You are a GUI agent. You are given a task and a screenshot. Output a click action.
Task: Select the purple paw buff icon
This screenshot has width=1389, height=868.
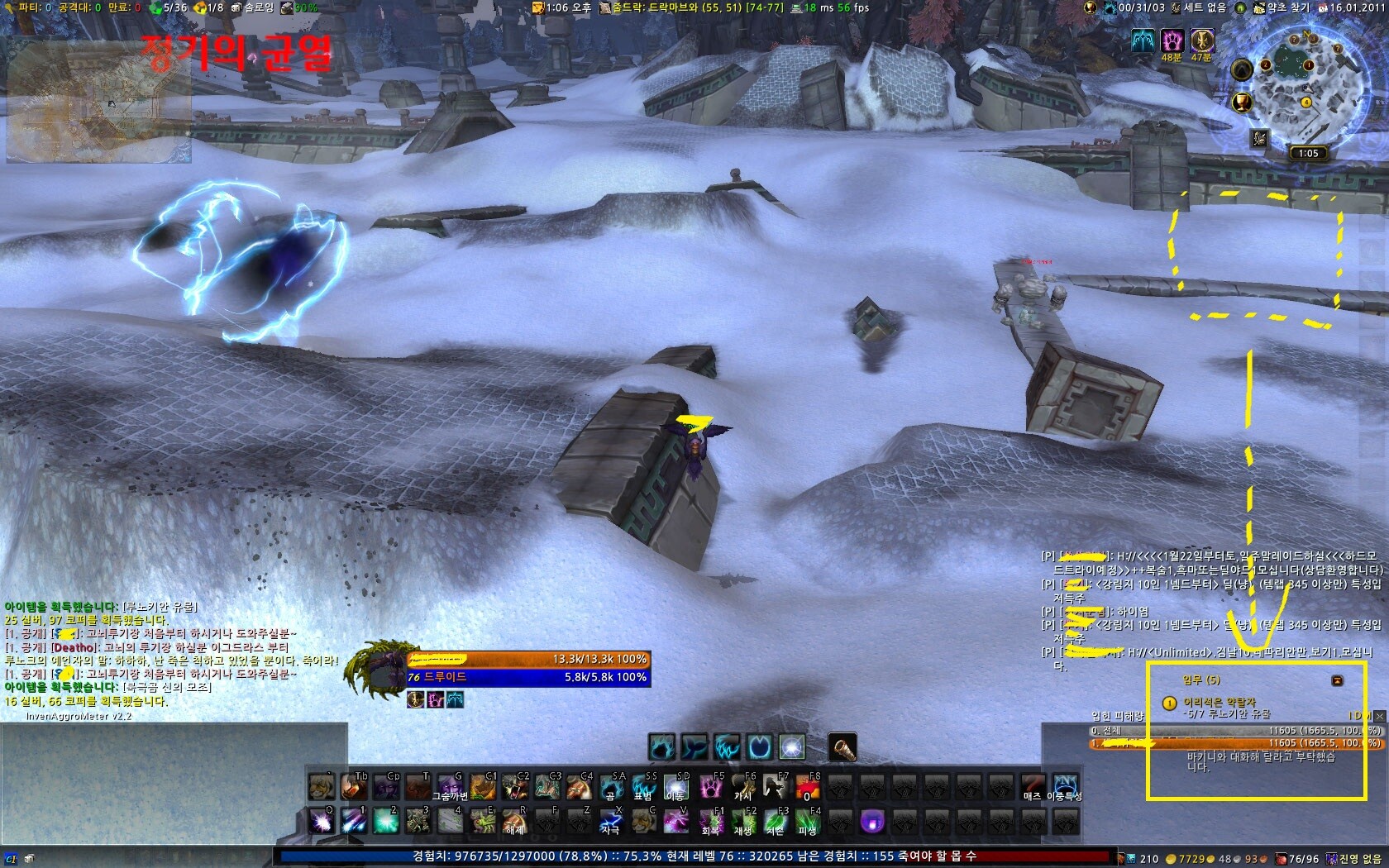pyautogui.click(x=1172, y=40)
